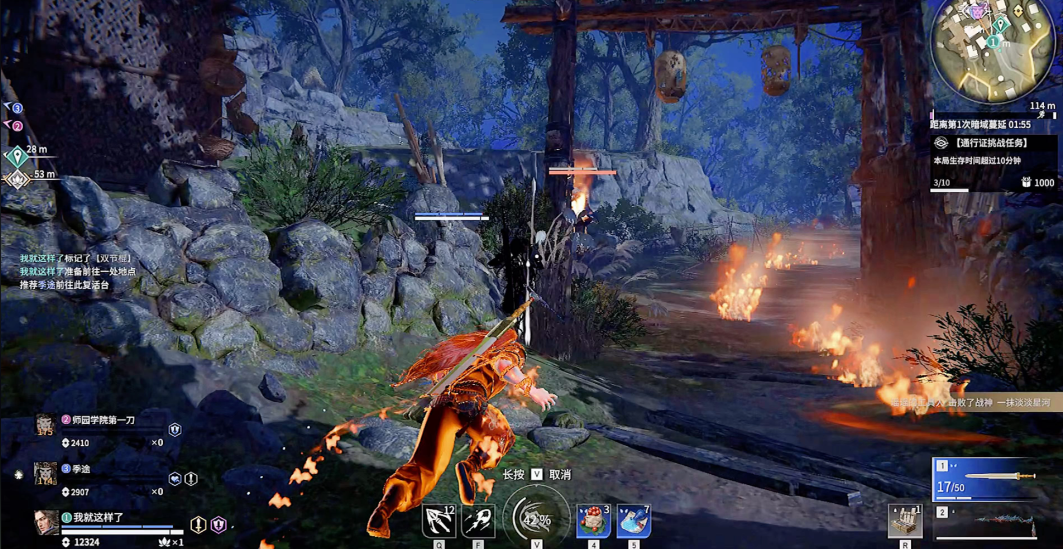This screenshot has width=1063, height=549.
Task: Click the purple soul jade icon by your name
Action: 218,524
